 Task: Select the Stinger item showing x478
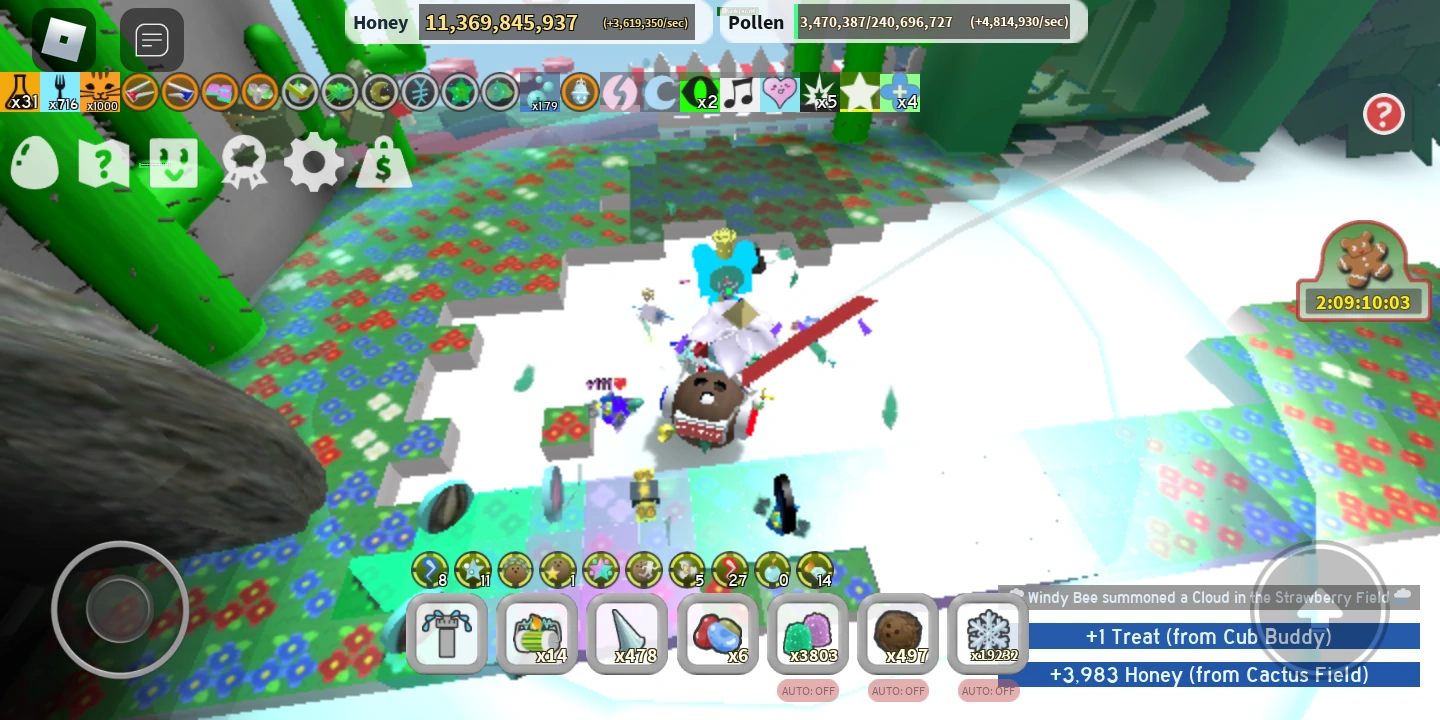(627, 634)
